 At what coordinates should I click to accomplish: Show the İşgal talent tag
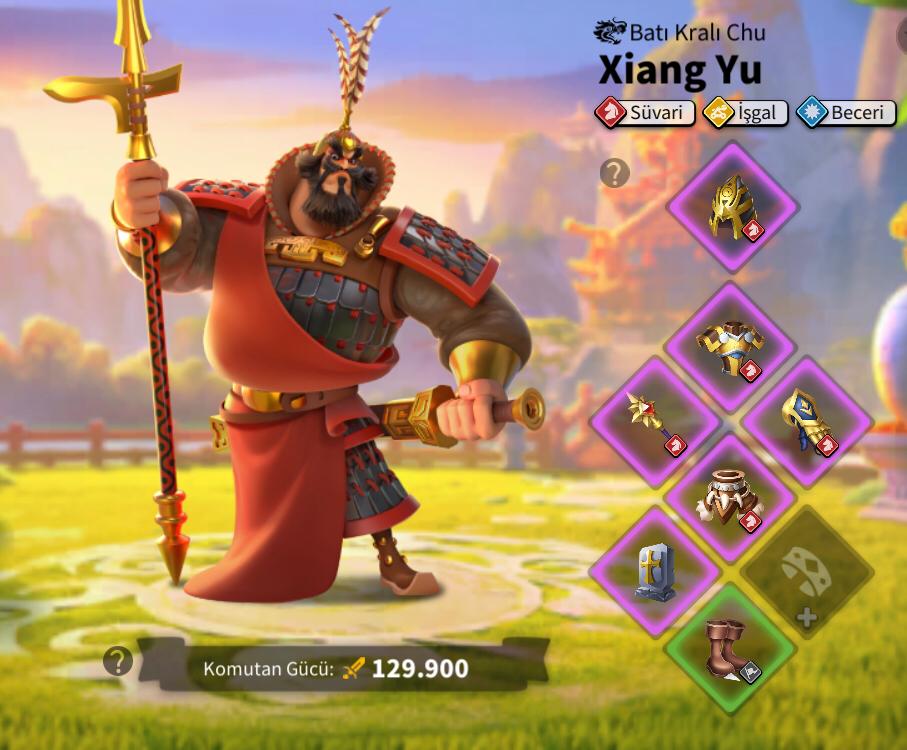pyautogui.click(x=746, y=113)
